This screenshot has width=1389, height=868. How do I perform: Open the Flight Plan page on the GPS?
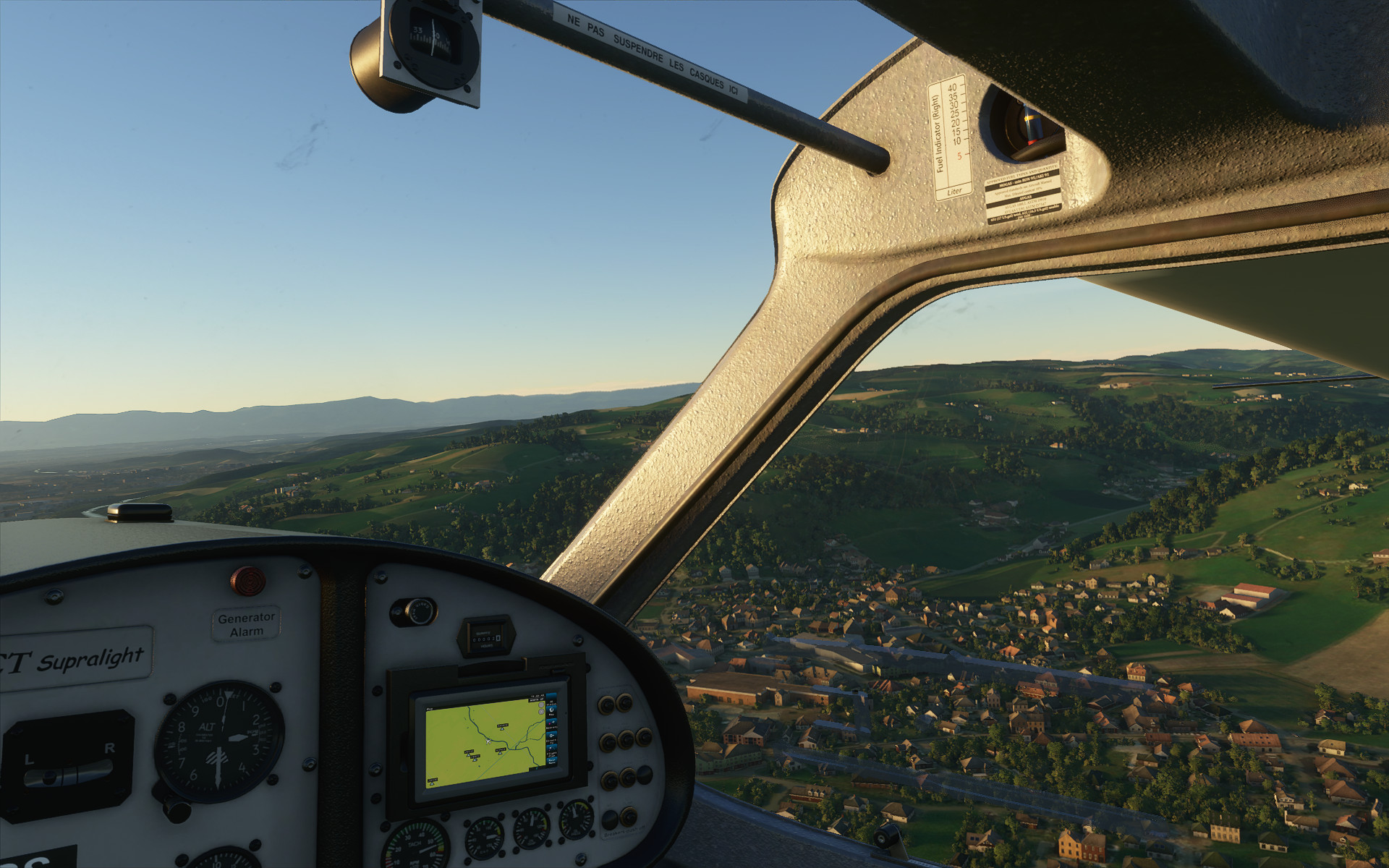pyautogui.click(x=551, y=752)
